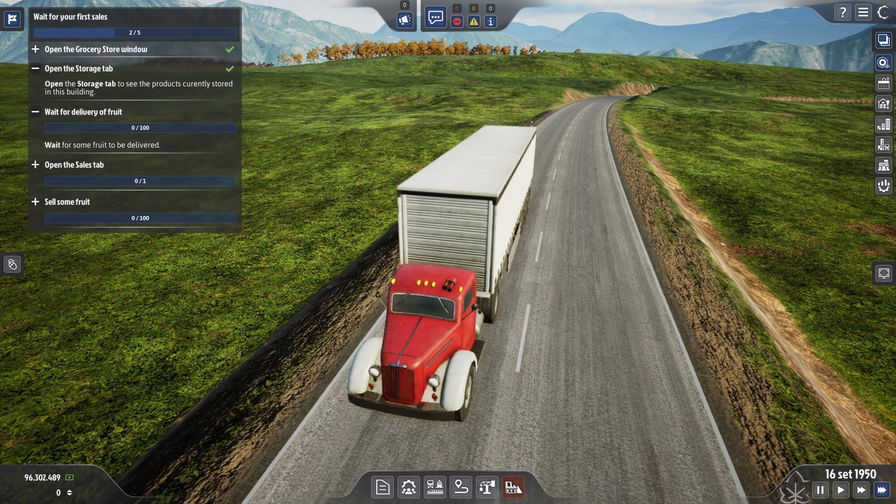Open the crane construction tool
The width and height of the screenshot is (896, 504).
click(487, 487)
